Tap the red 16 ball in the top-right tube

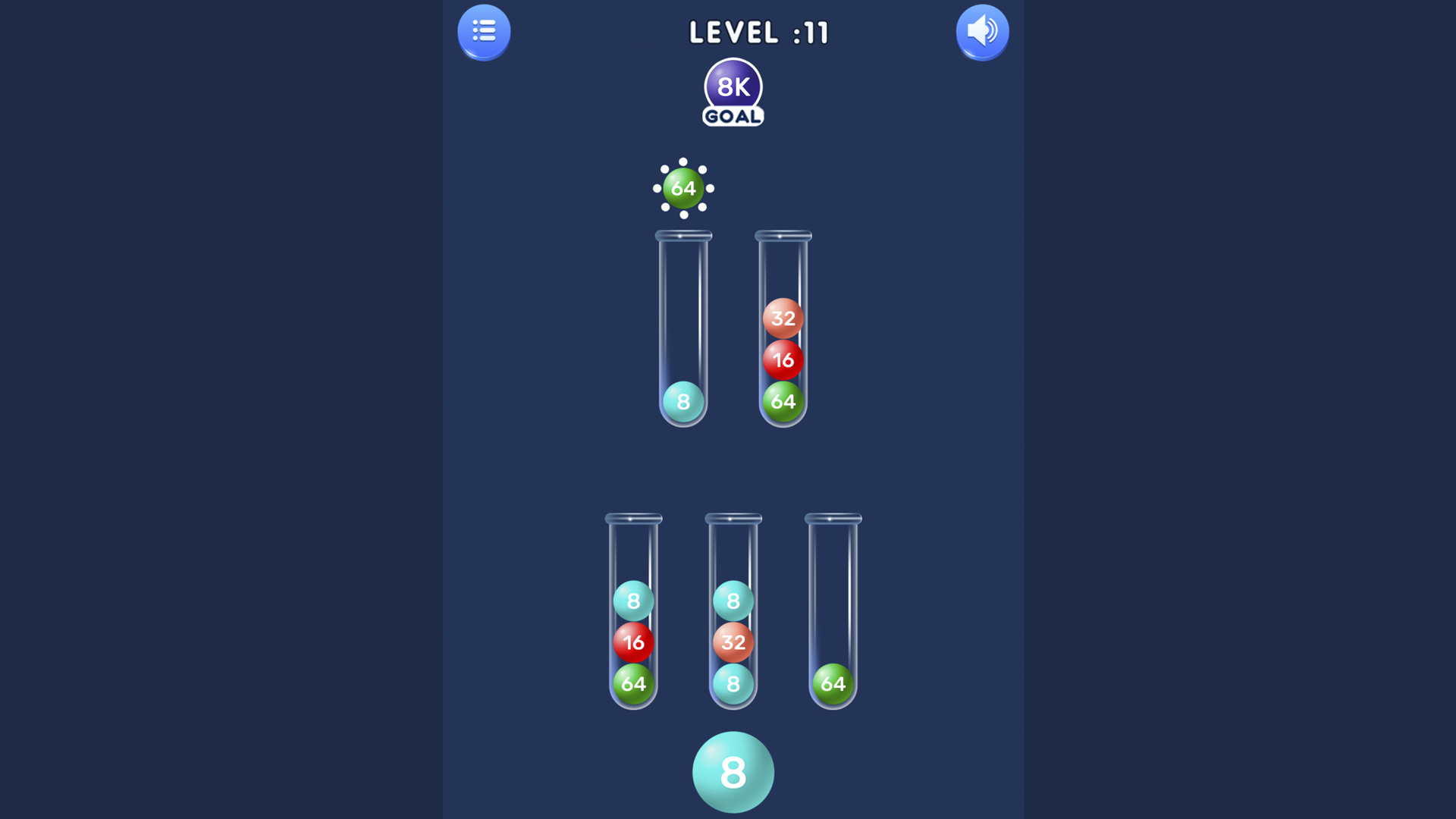point(783,360)
